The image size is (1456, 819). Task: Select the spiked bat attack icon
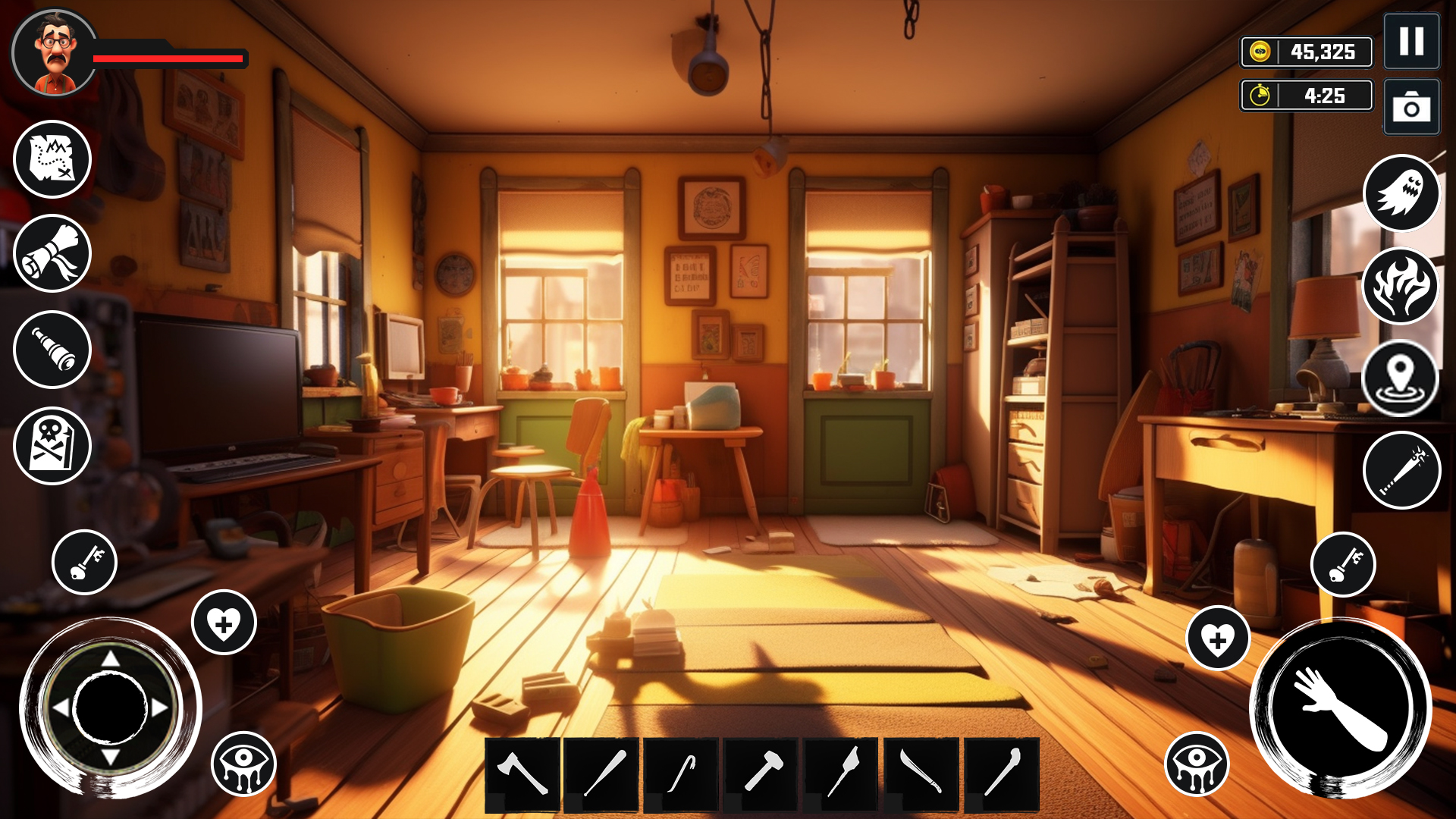point(1401,470)
